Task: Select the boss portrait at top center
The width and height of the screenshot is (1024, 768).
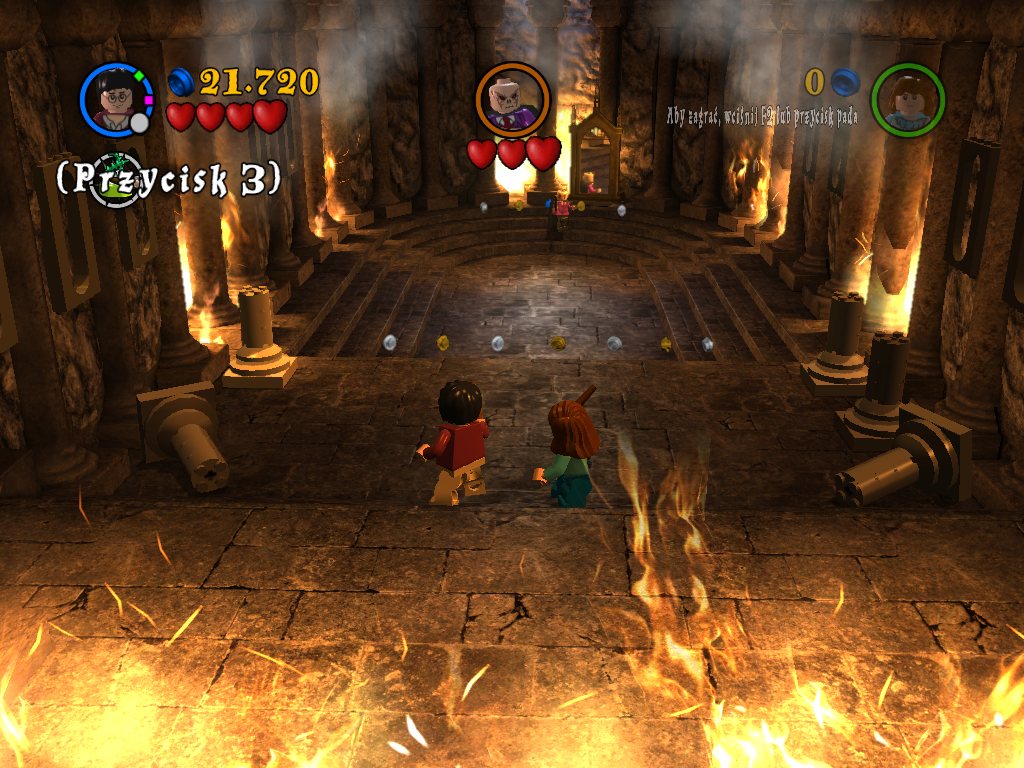Action: click(512, 99)
